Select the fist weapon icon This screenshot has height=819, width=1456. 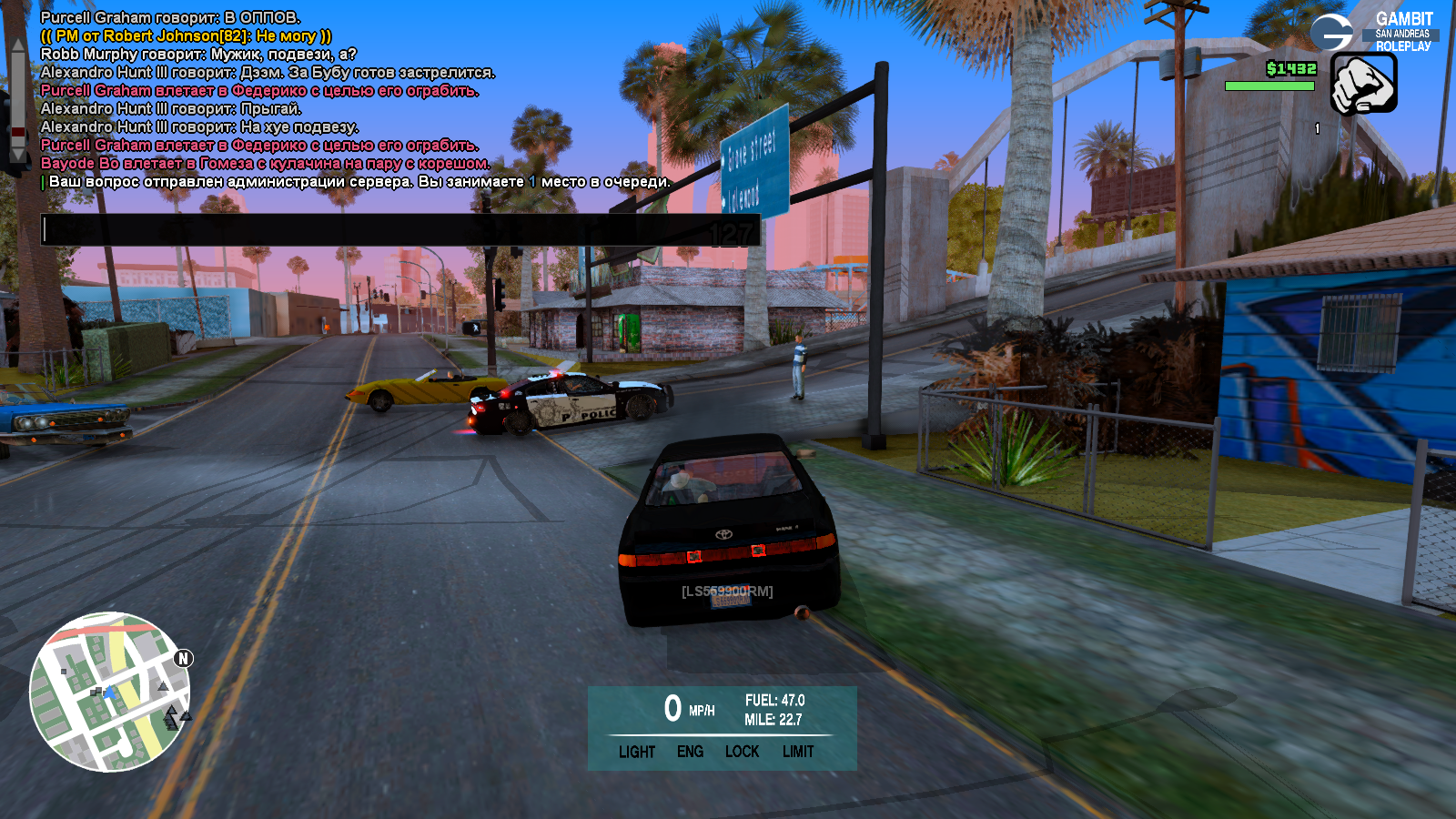tap(1363, 83)
